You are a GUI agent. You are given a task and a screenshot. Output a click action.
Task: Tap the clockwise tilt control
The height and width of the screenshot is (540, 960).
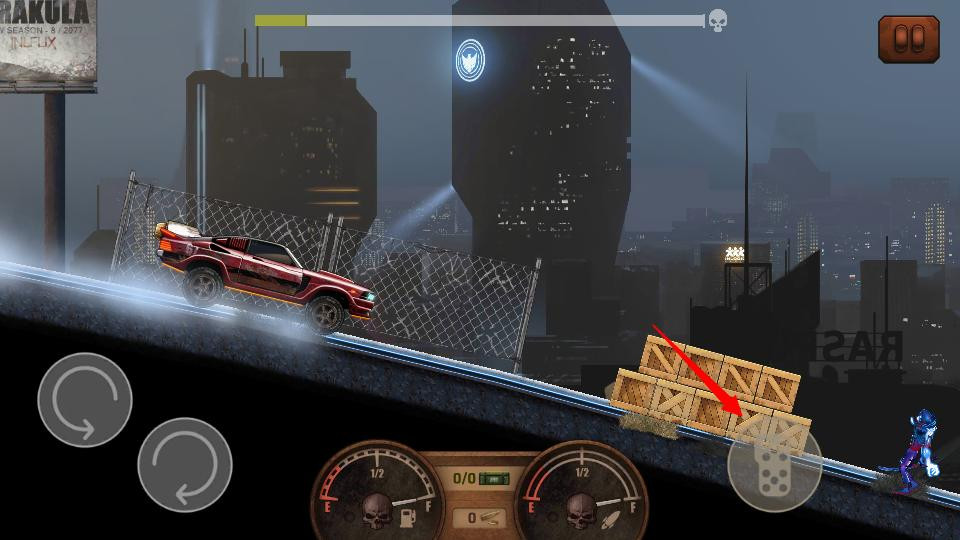coord(185,465)
